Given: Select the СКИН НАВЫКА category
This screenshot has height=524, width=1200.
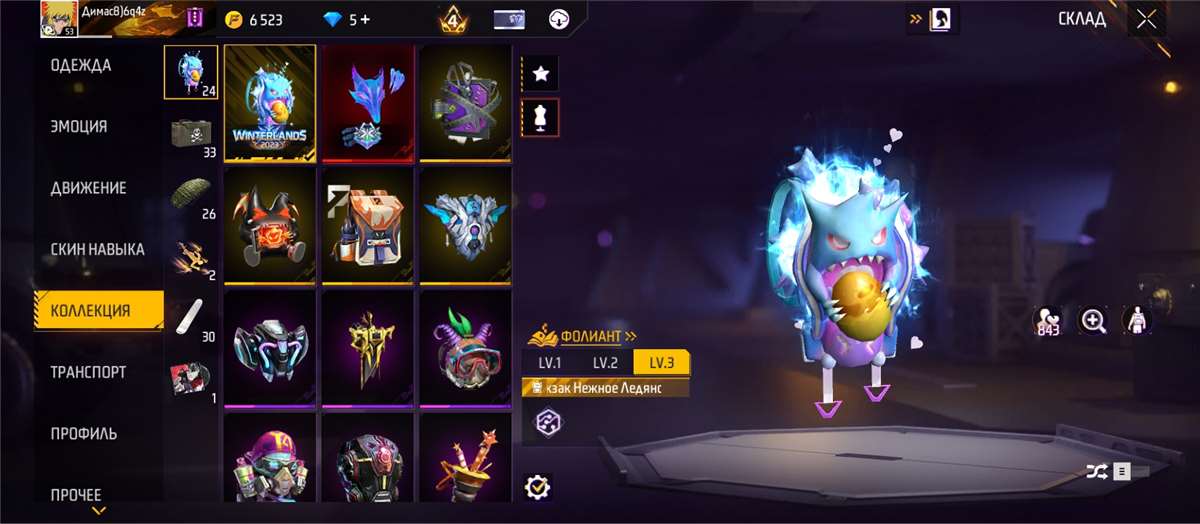Looking at the screenshot, I should [98, 249].
